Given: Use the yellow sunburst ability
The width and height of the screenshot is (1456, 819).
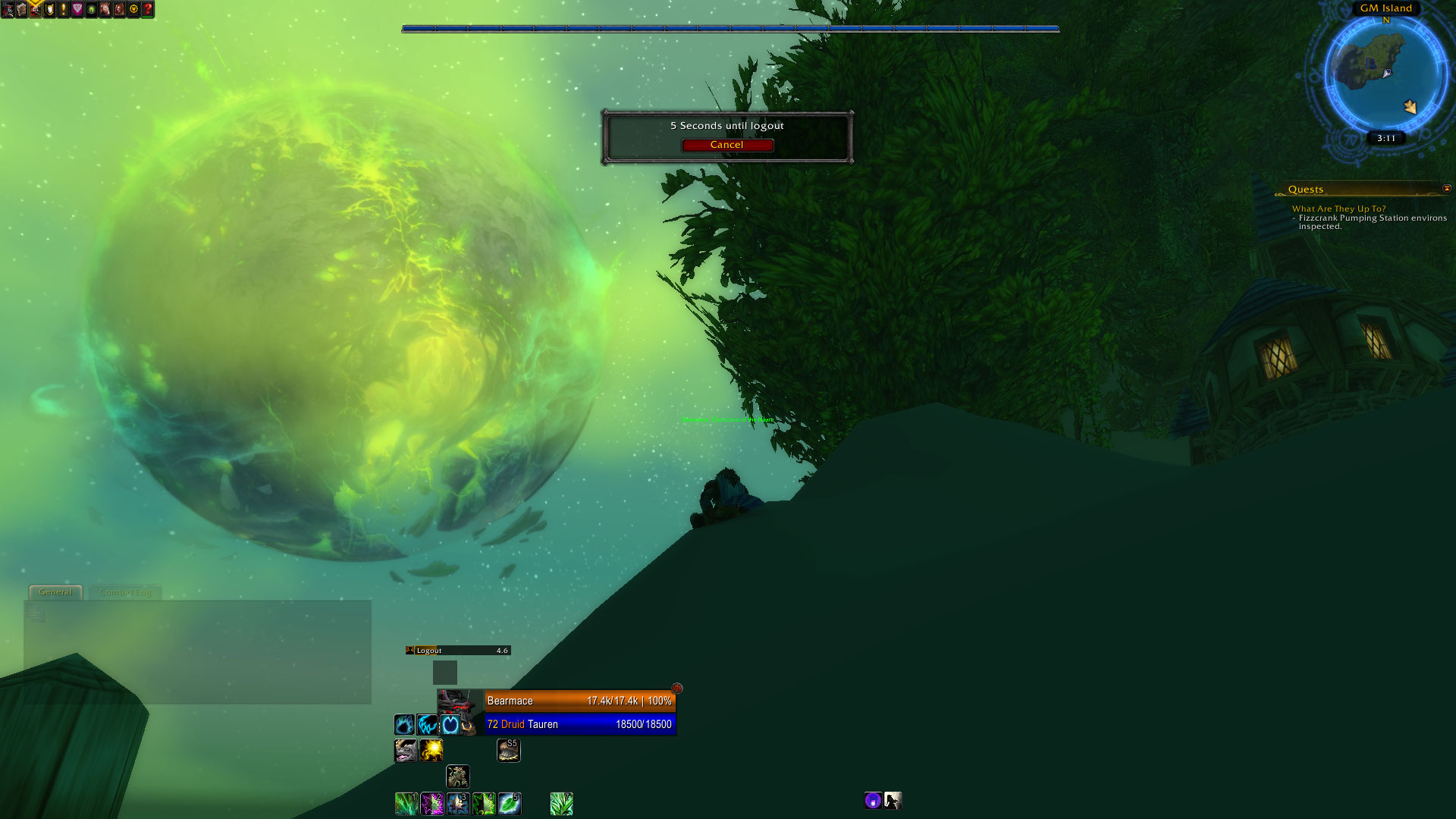Looking at the screenshot, I should (x=431, y=751).
